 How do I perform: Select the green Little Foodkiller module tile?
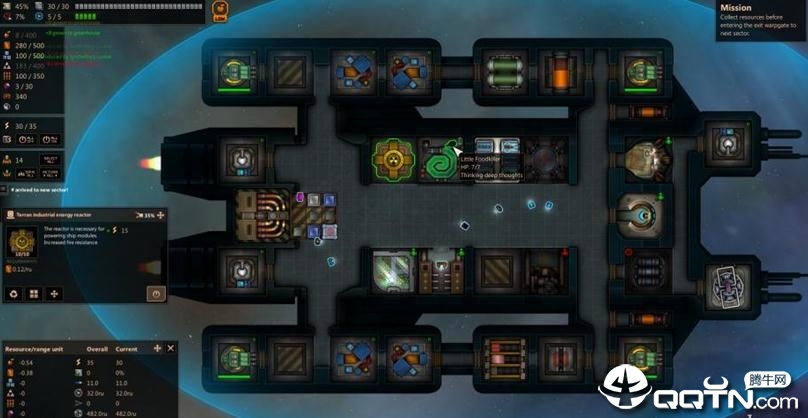pyautogui.click(x=437, y=159)
